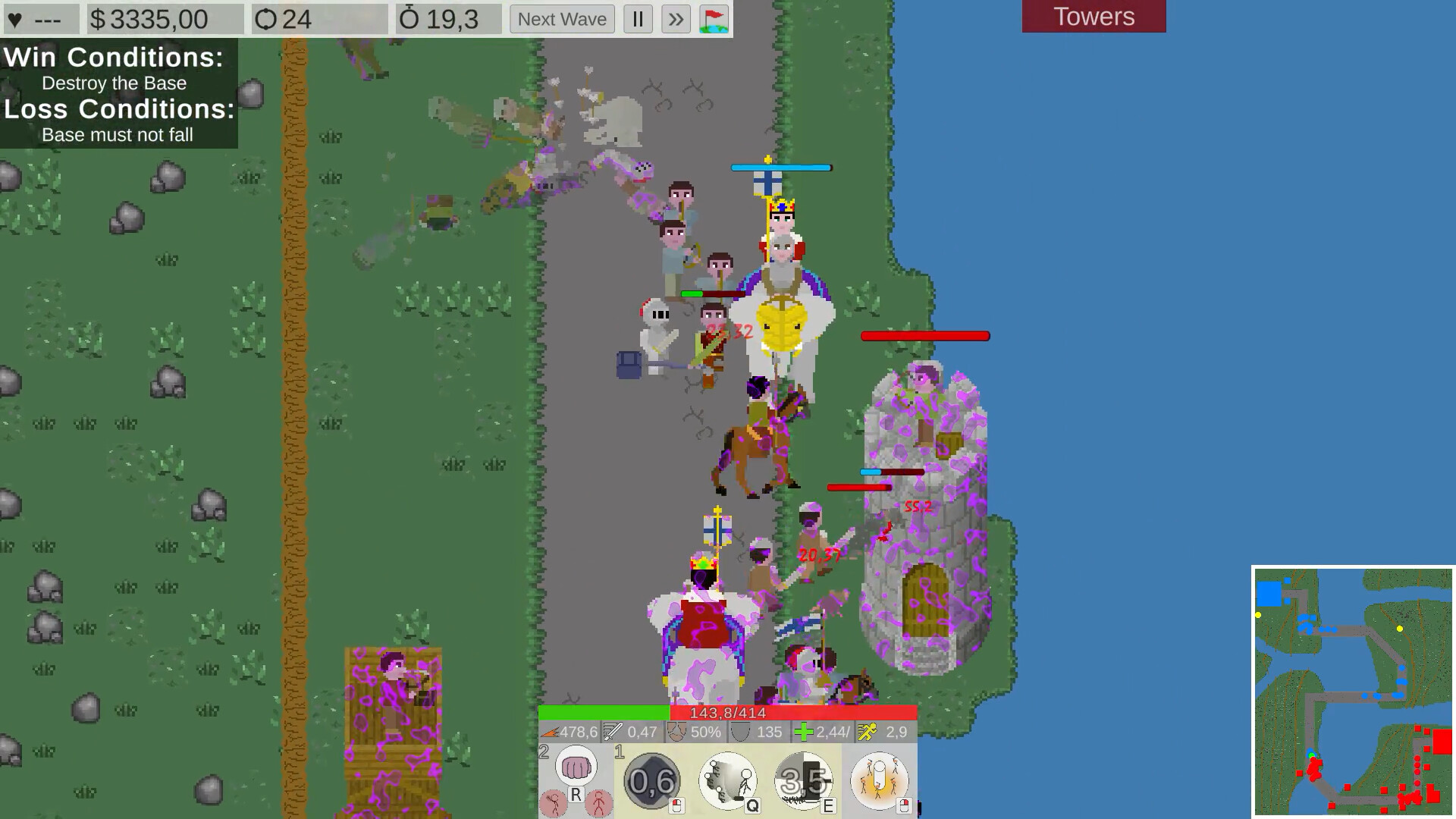1456x819 pixels.
Task: Trigger the E ability showing 3,5 cooldown
Action: click(x=802, y=781)
